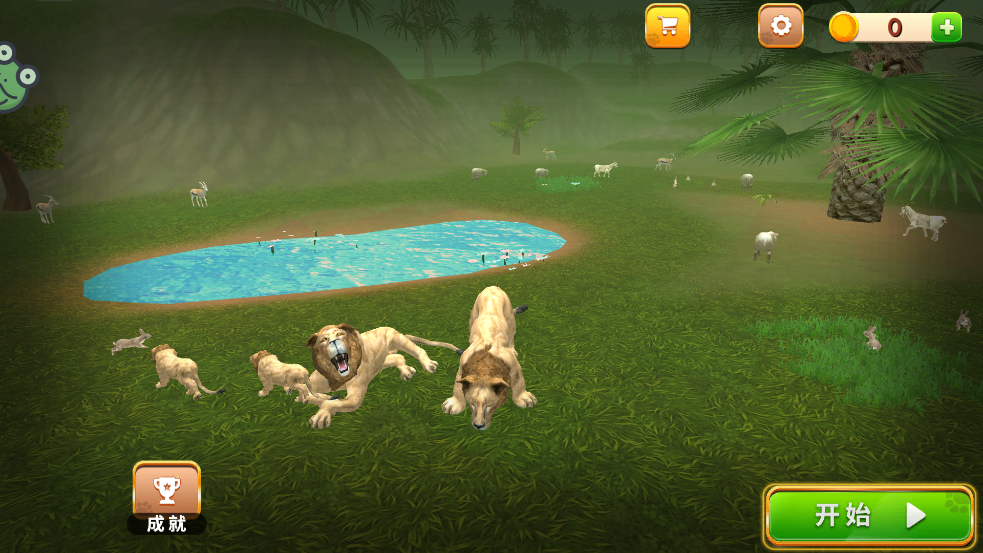Image resolution: width=983 pixels, height=553 pixels.
Task: Add coins with the green plus button
Action: [946, 27]
